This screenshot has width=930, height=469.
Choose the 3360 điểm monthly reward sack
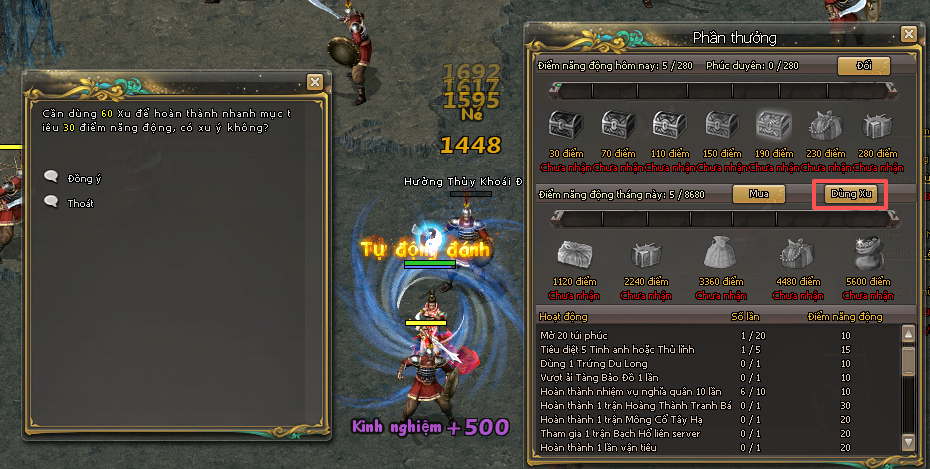click(718, 253)
